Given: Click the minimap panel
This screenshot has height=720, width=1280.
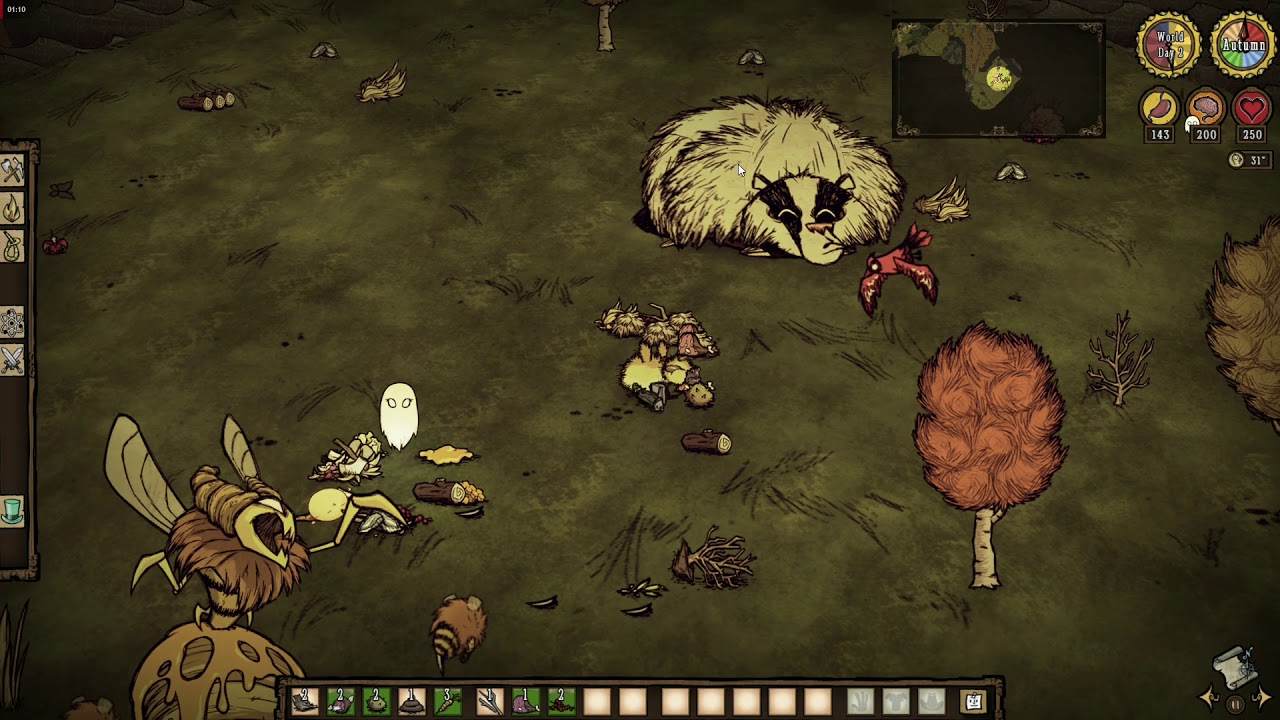Looking at the screenshot, I should 998,78.
